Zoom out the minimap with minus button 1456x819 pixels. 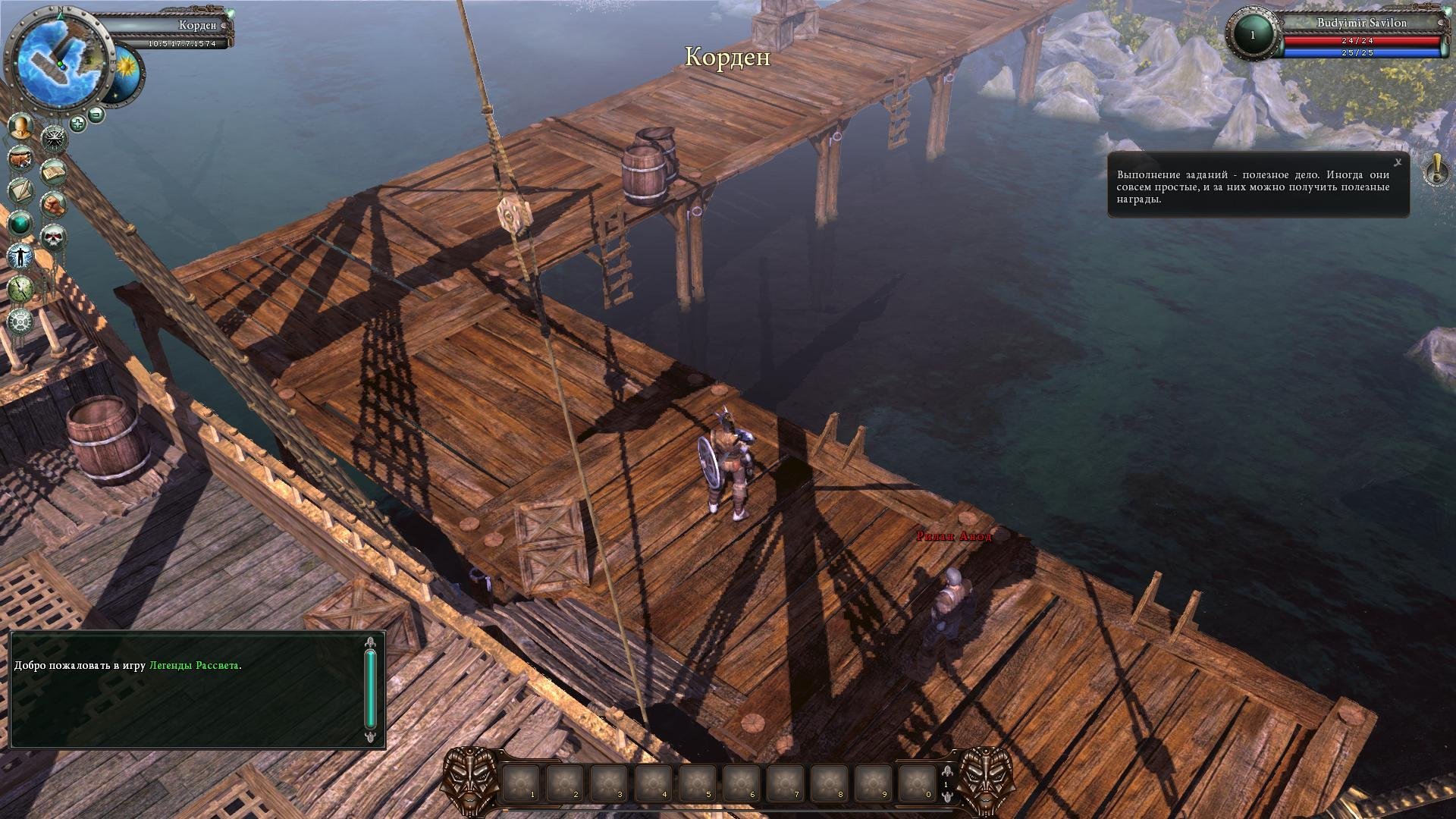coord(96,115)
